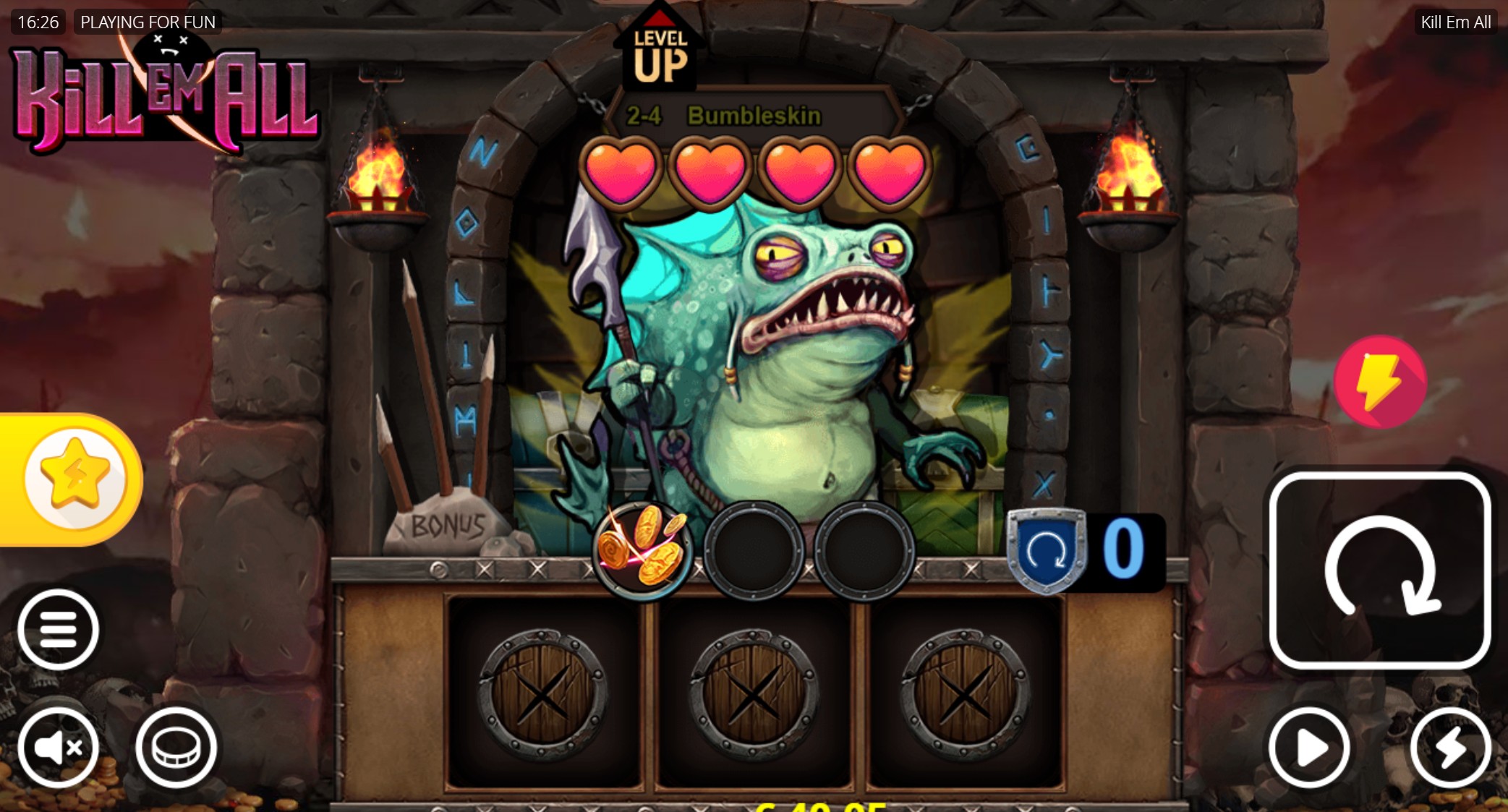
Task: Select the gold coins ability slot
Action: [642, 550]
